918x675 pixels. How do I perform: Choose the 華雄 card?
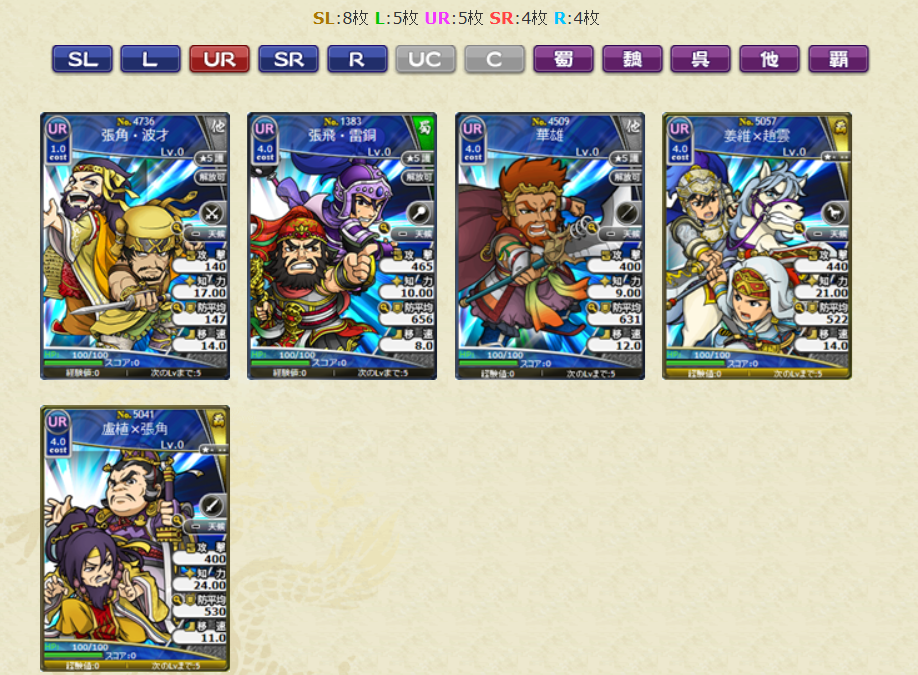point(549,246)
